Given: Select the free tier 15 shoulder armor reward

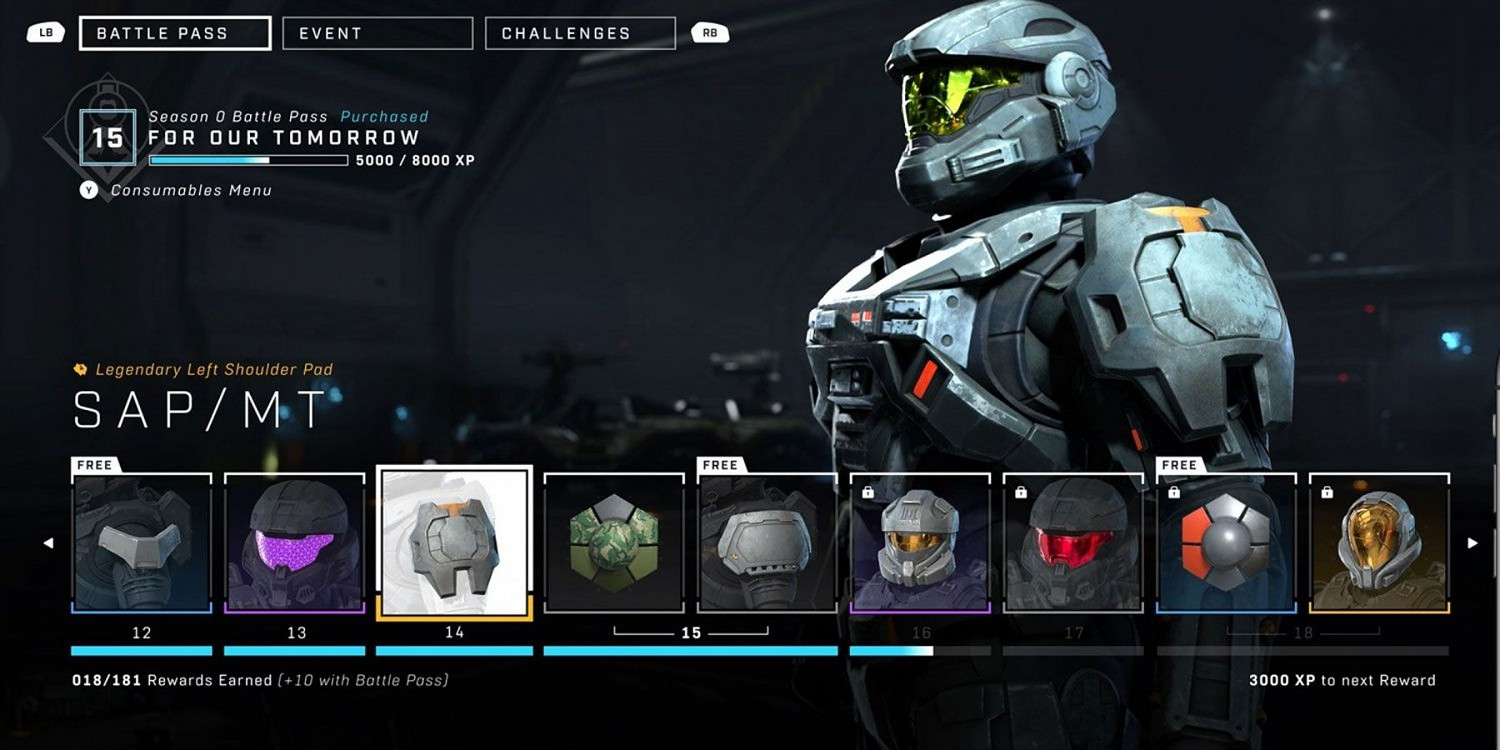Looking at the screenshot, I should [767, 543].
